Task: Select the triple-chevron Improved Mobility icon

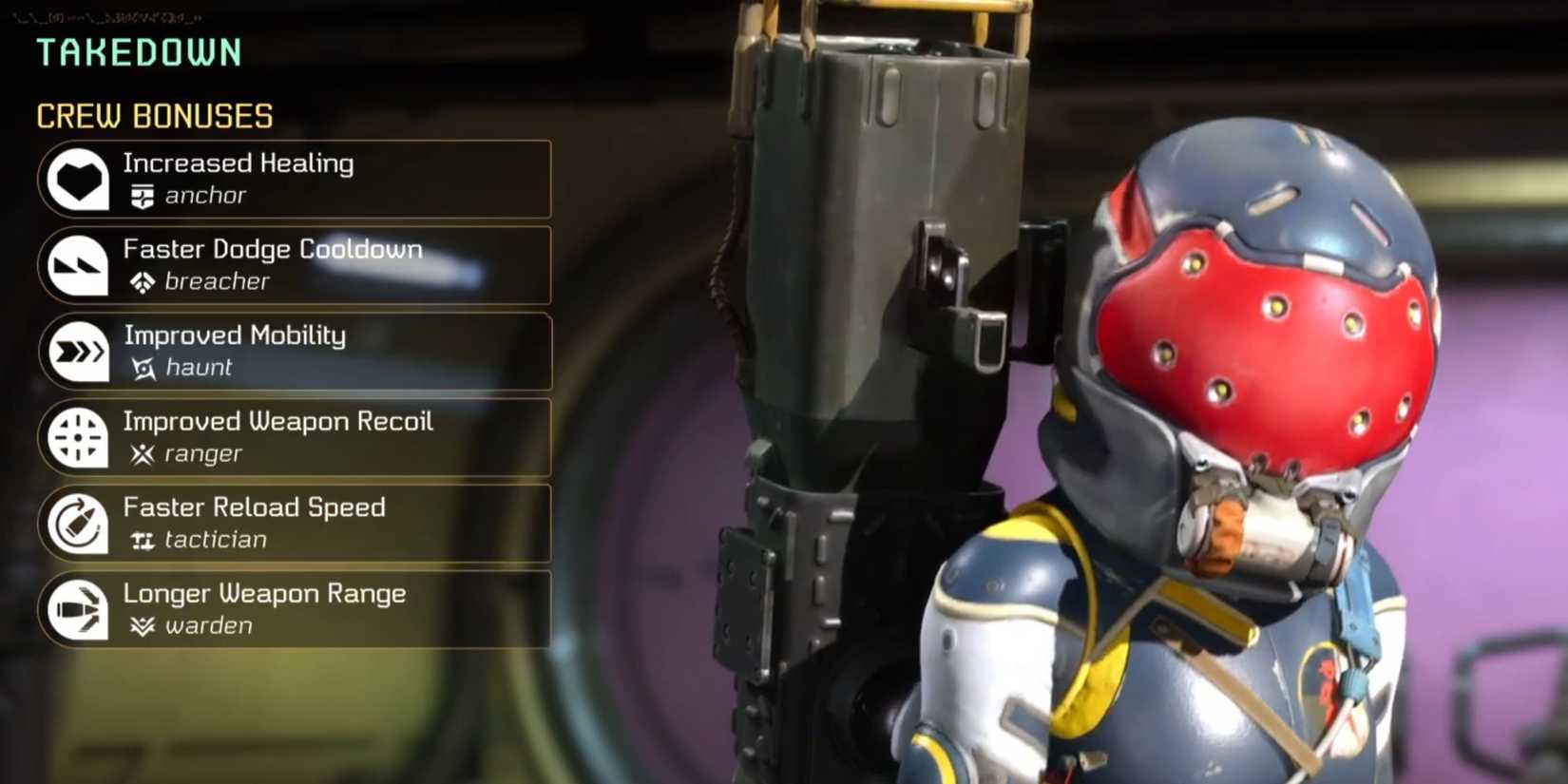Action: tap(81, 351)
